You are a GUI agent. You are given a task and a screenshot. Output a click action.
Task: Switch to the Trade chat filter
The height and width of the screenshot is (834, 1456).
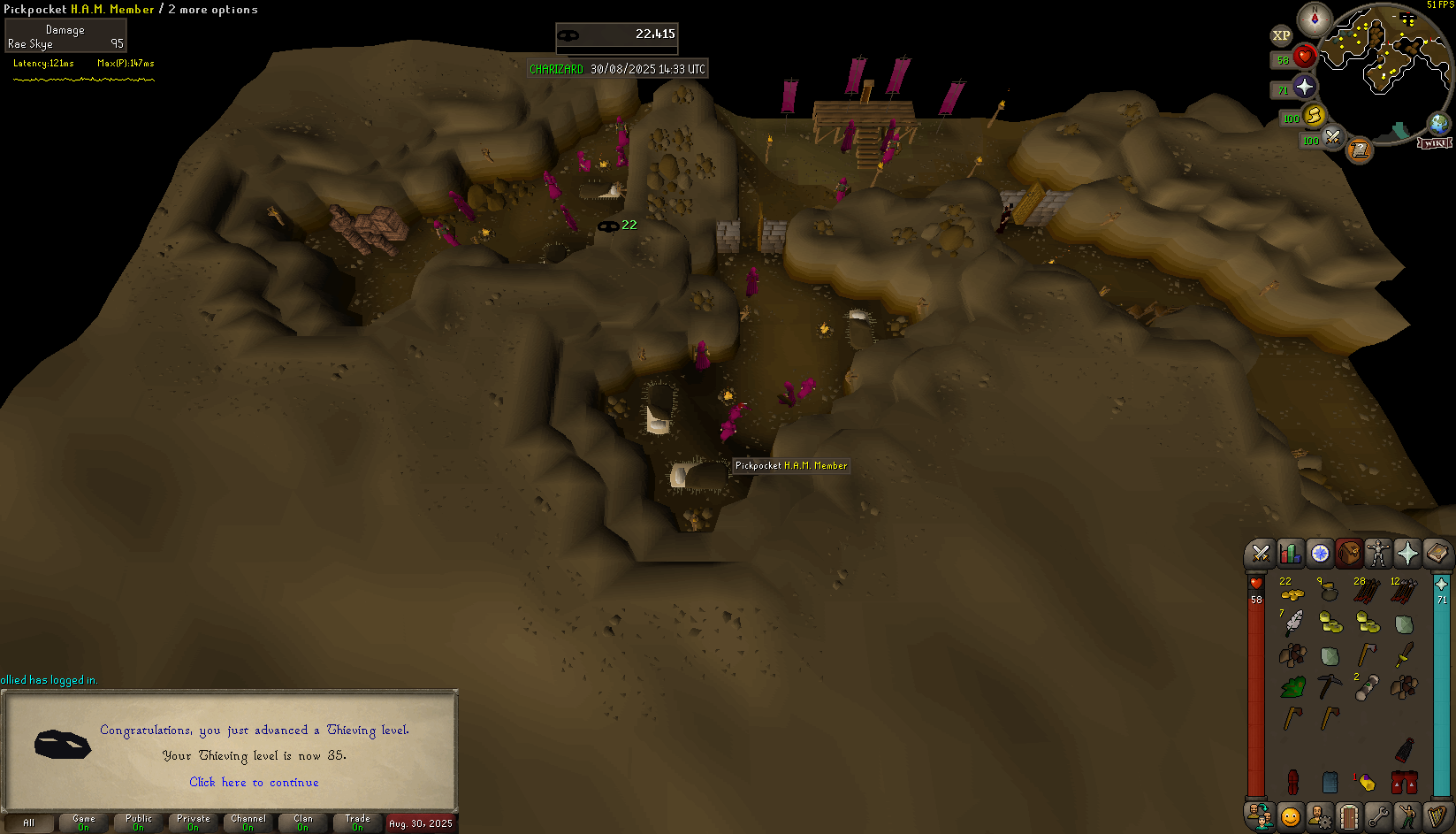click(x=358, y=823)
